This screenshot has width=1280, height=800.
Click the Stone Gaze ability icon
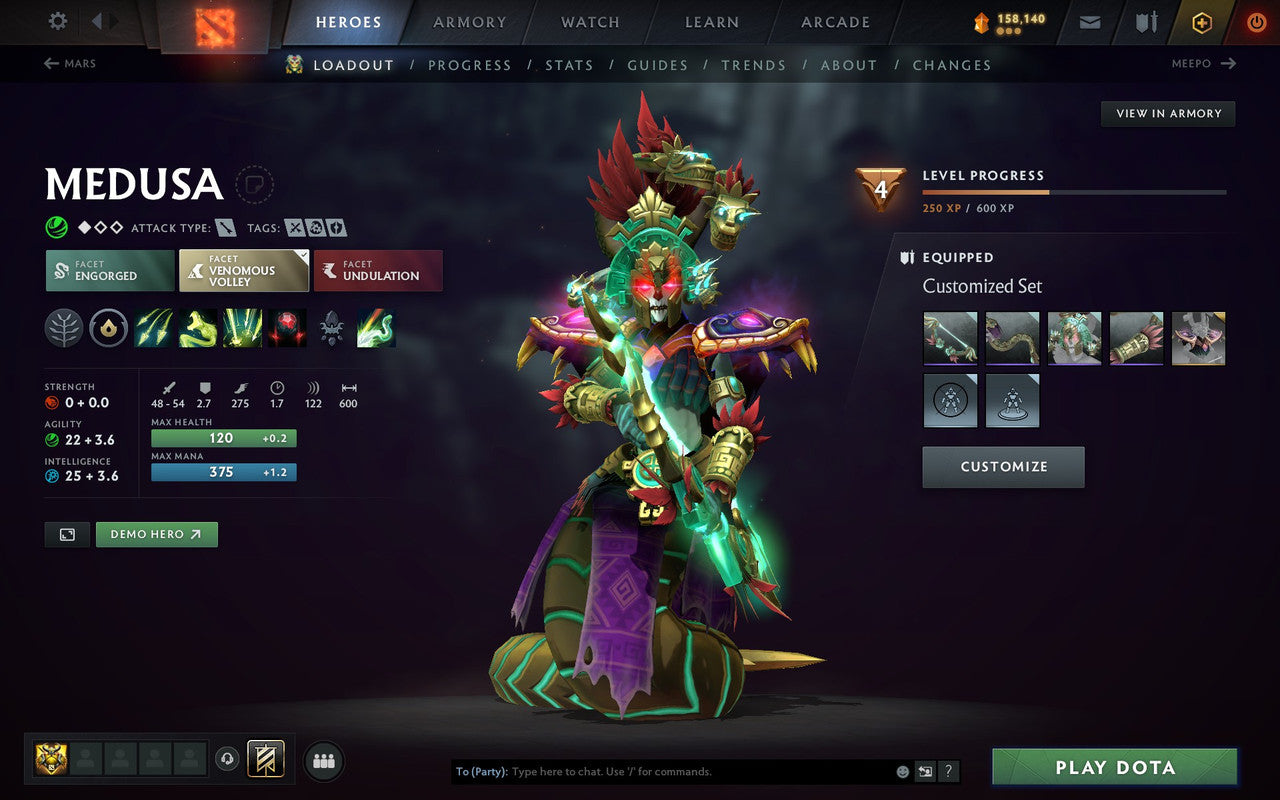(285, 328)
